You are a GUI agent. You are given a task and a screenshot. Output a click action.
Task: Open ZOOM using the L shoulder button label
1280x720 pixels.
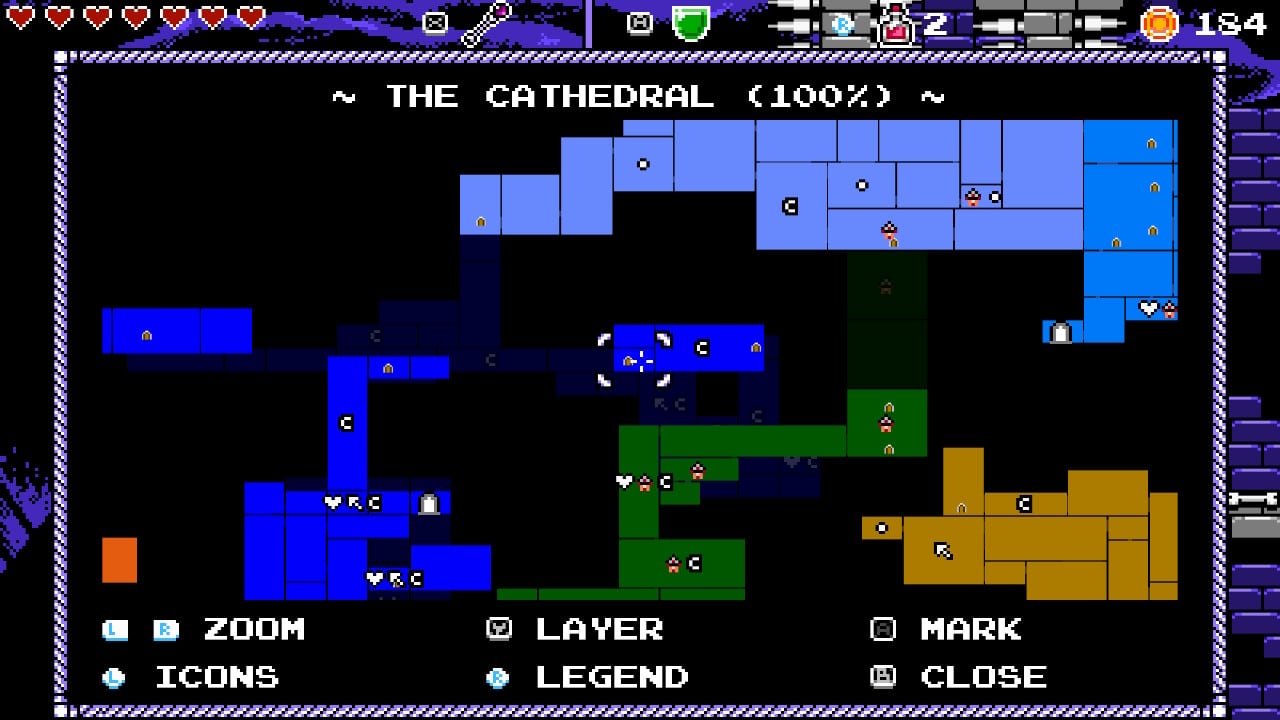113,629
